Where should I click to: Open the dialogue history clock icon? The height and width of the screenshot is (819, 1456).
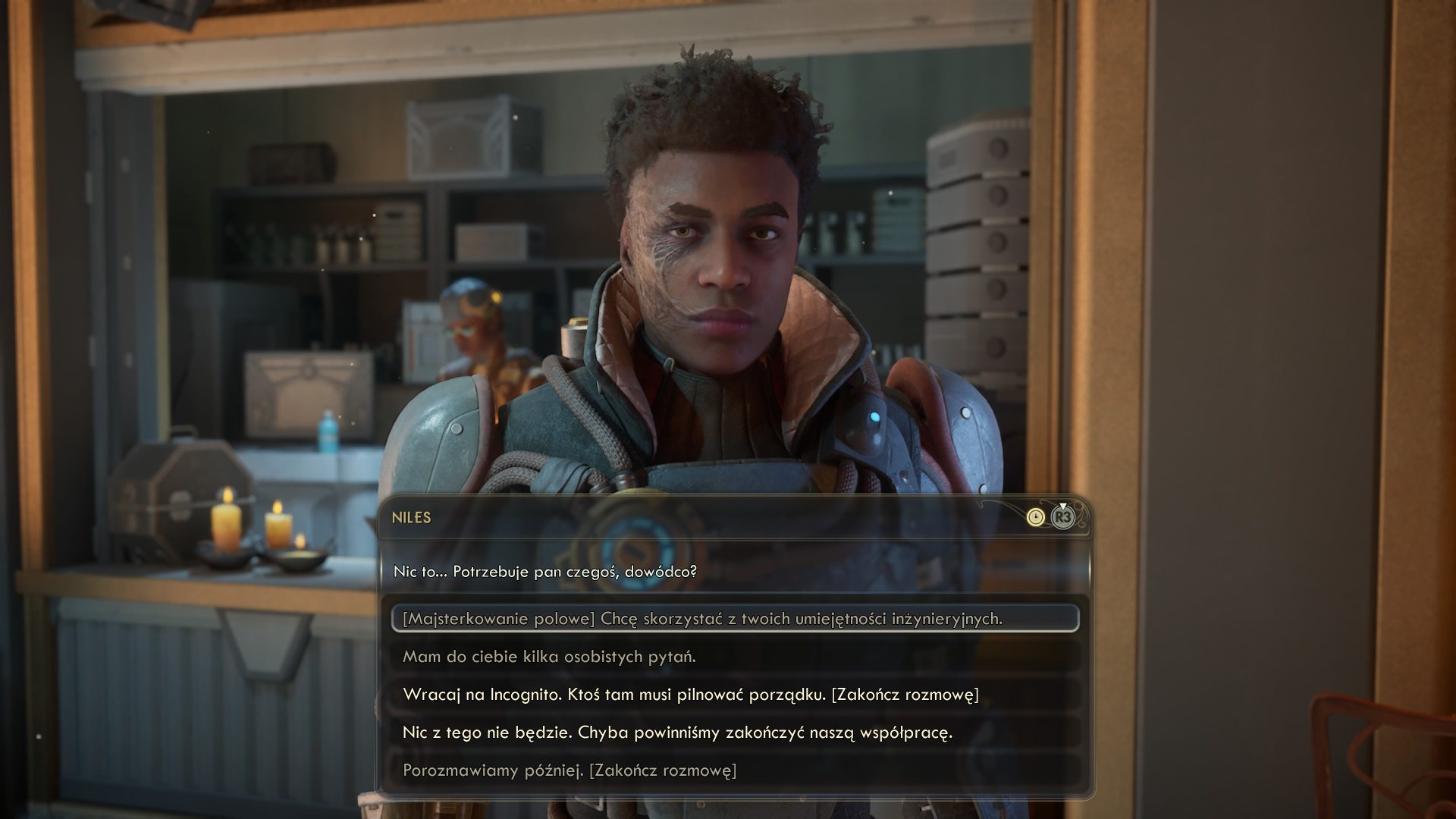click(1035, 517)
